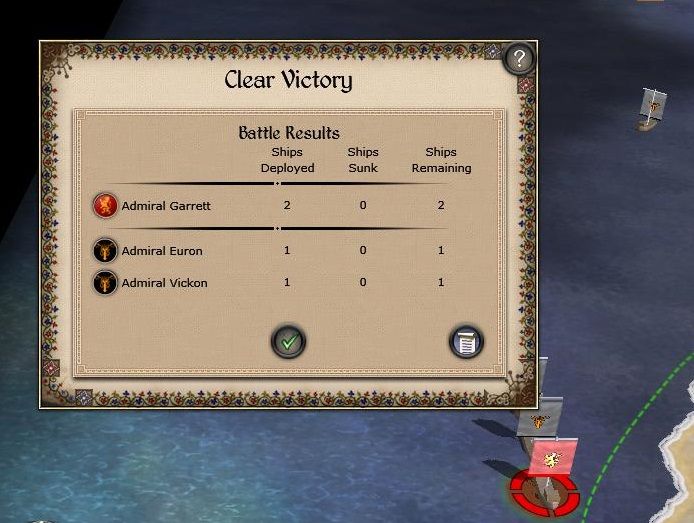Select Admiral Euron's crest icon
Image resolution: width=694 pixels, height=523 pixels.
click(x=105, y=250)
